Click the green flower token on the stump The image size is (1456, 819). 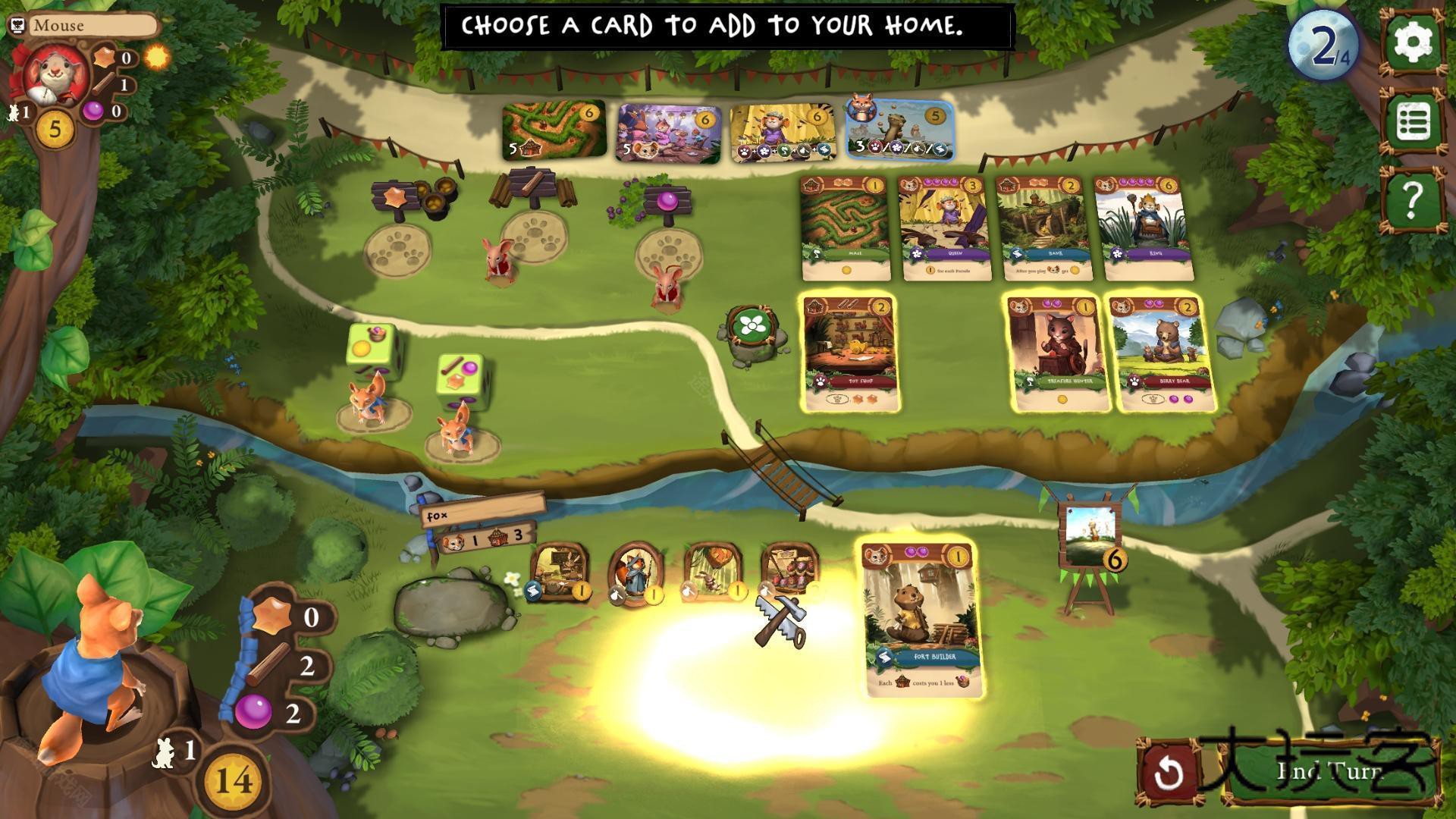coord(752,327)
